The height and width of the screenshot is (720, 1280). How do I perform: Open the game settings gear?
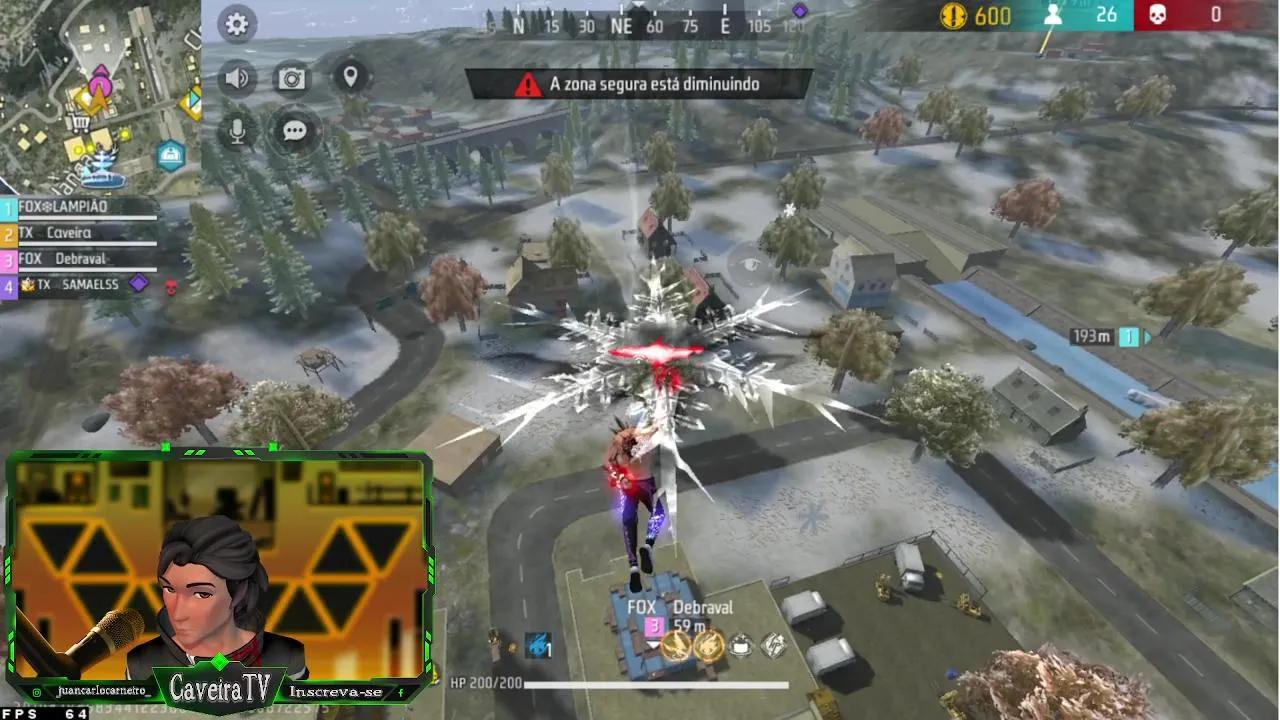(236, 24)
